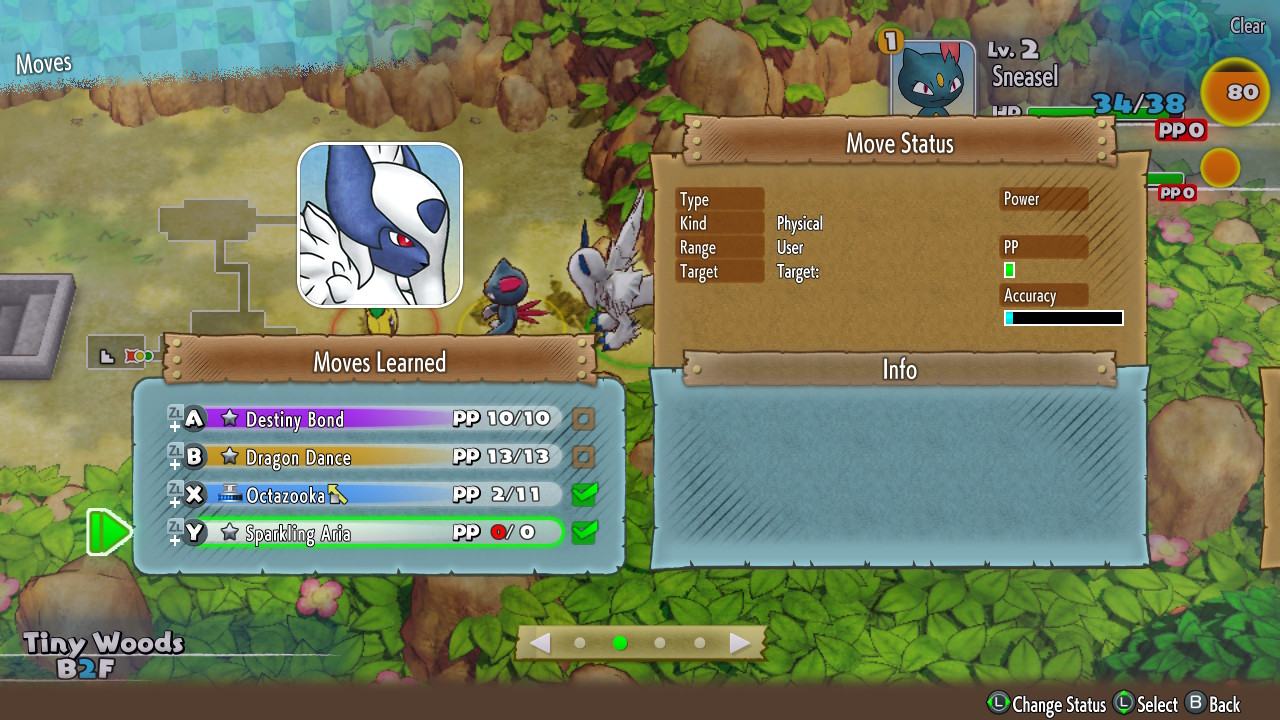
Task: Uncheck the green checkmark next to Octazooka
Action: (x=584, y=494)
